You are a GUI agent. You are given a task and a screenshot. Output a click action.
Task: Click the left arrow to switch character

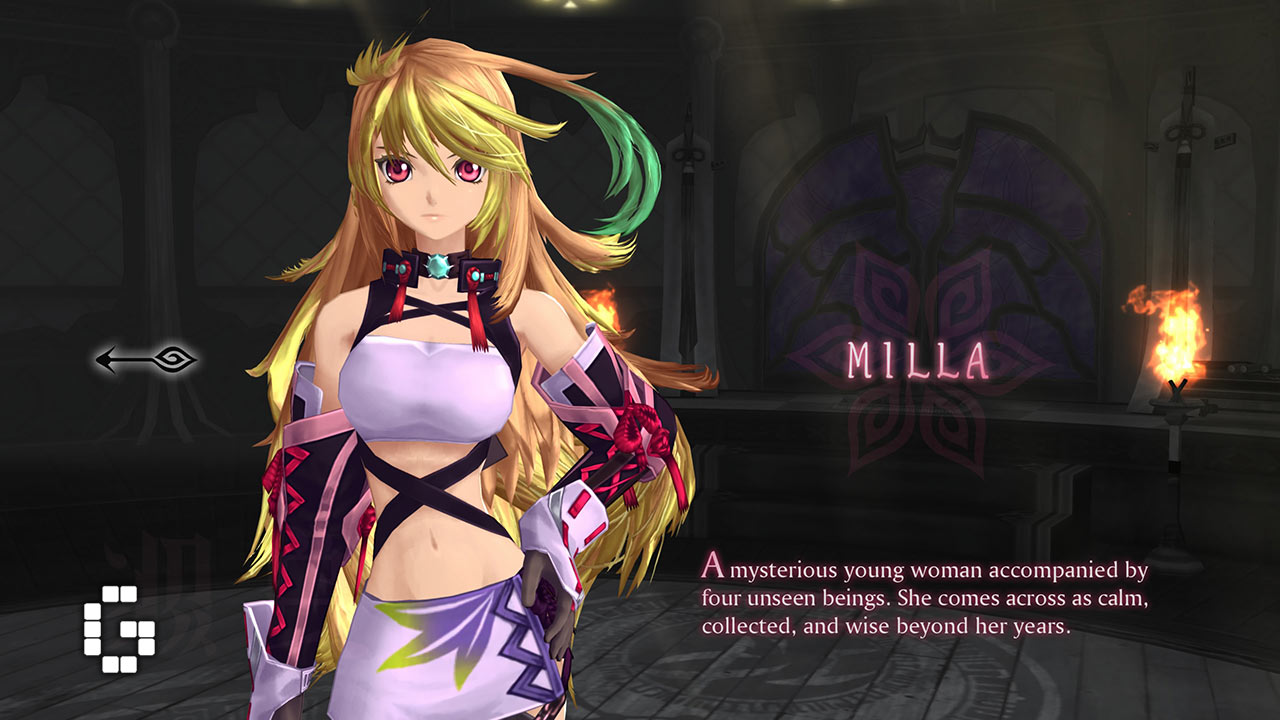click(146, 359)
